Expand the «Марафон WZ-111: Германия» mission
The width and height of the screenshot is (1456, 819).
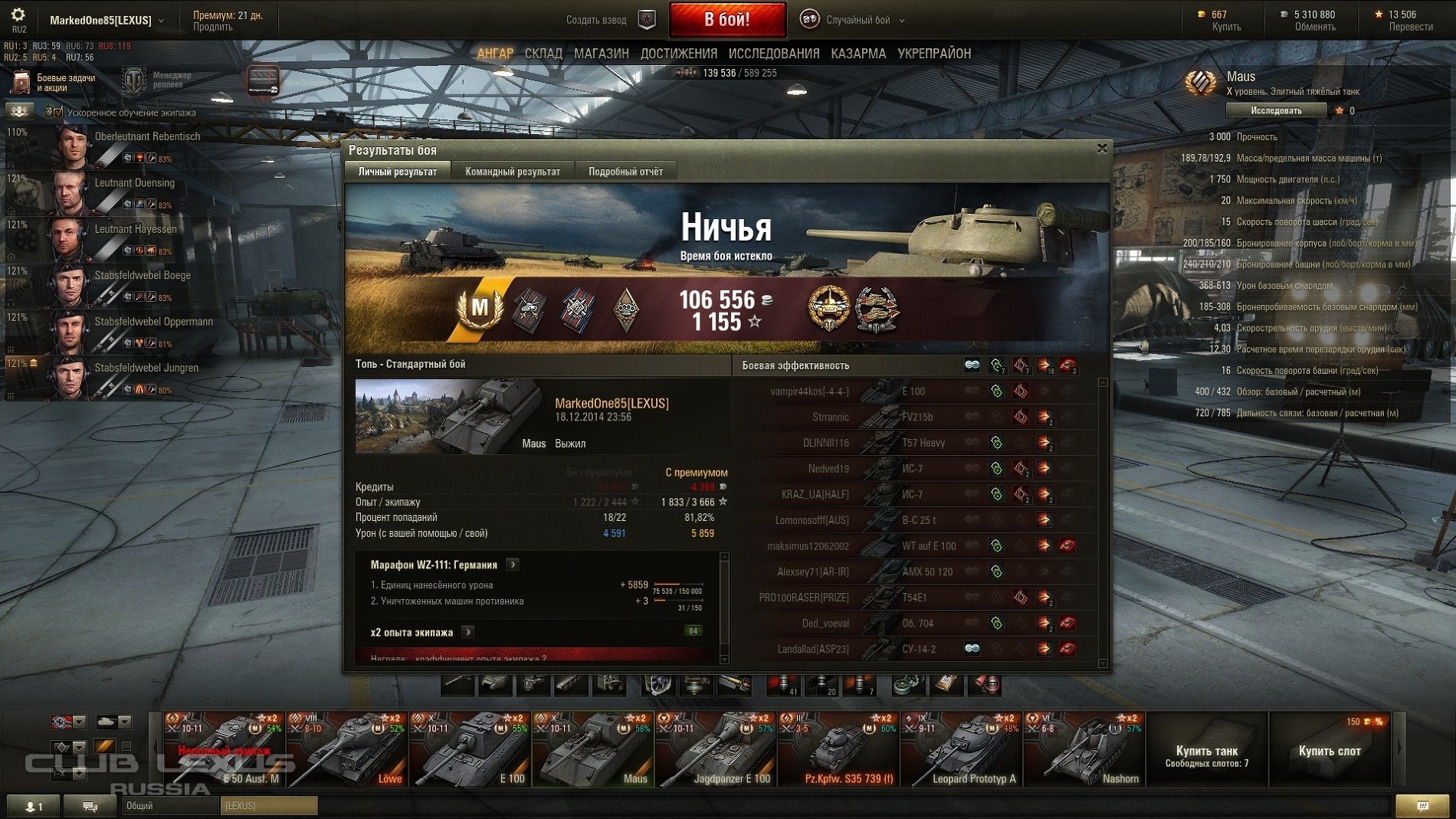point(513,565)
